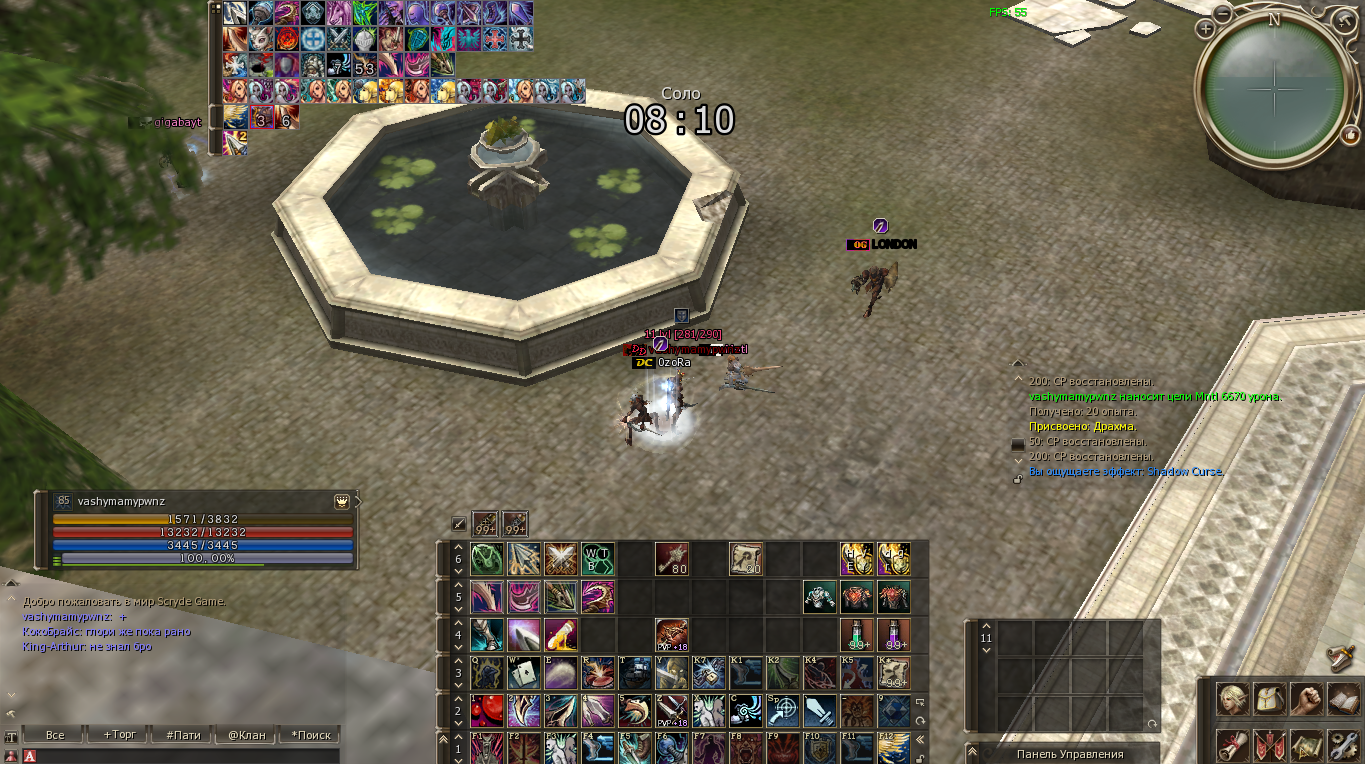Expand the character status panel arrow
Screen dimensions: 1365x764
359,501
